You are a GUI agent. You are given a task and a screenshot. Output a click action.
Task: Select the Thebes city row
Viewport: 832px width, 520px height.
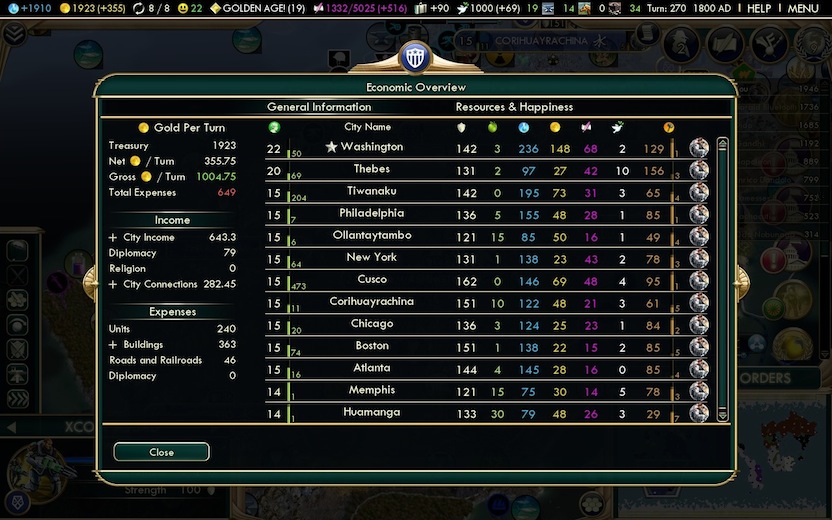371,169
